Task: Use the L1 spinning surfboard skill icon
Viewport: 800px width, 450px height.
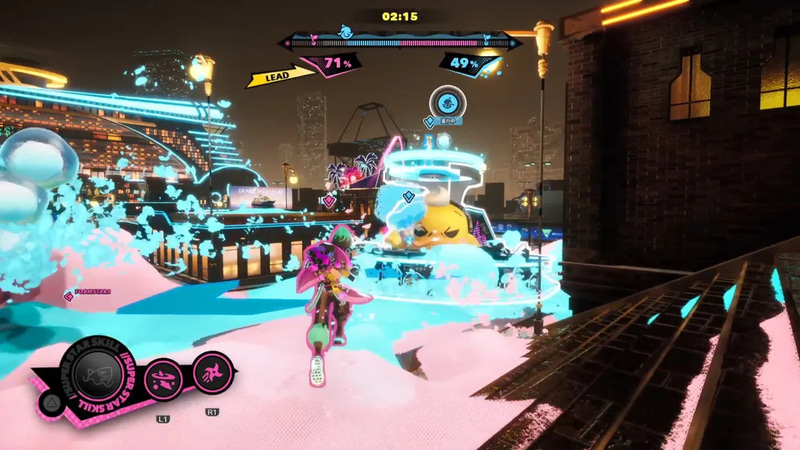Action: (163, 379)
